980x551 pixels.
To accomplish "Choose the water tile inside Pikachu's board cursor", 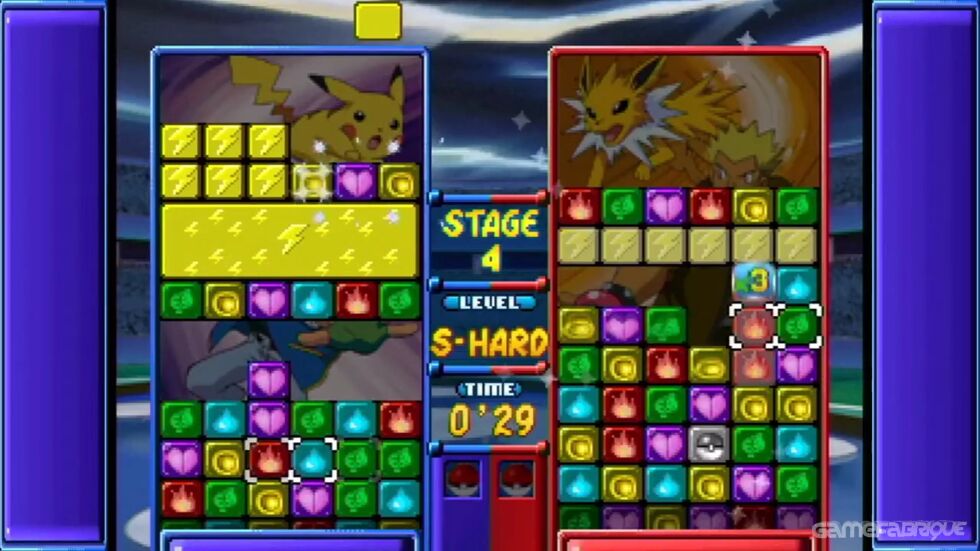I will click(313, 459).
